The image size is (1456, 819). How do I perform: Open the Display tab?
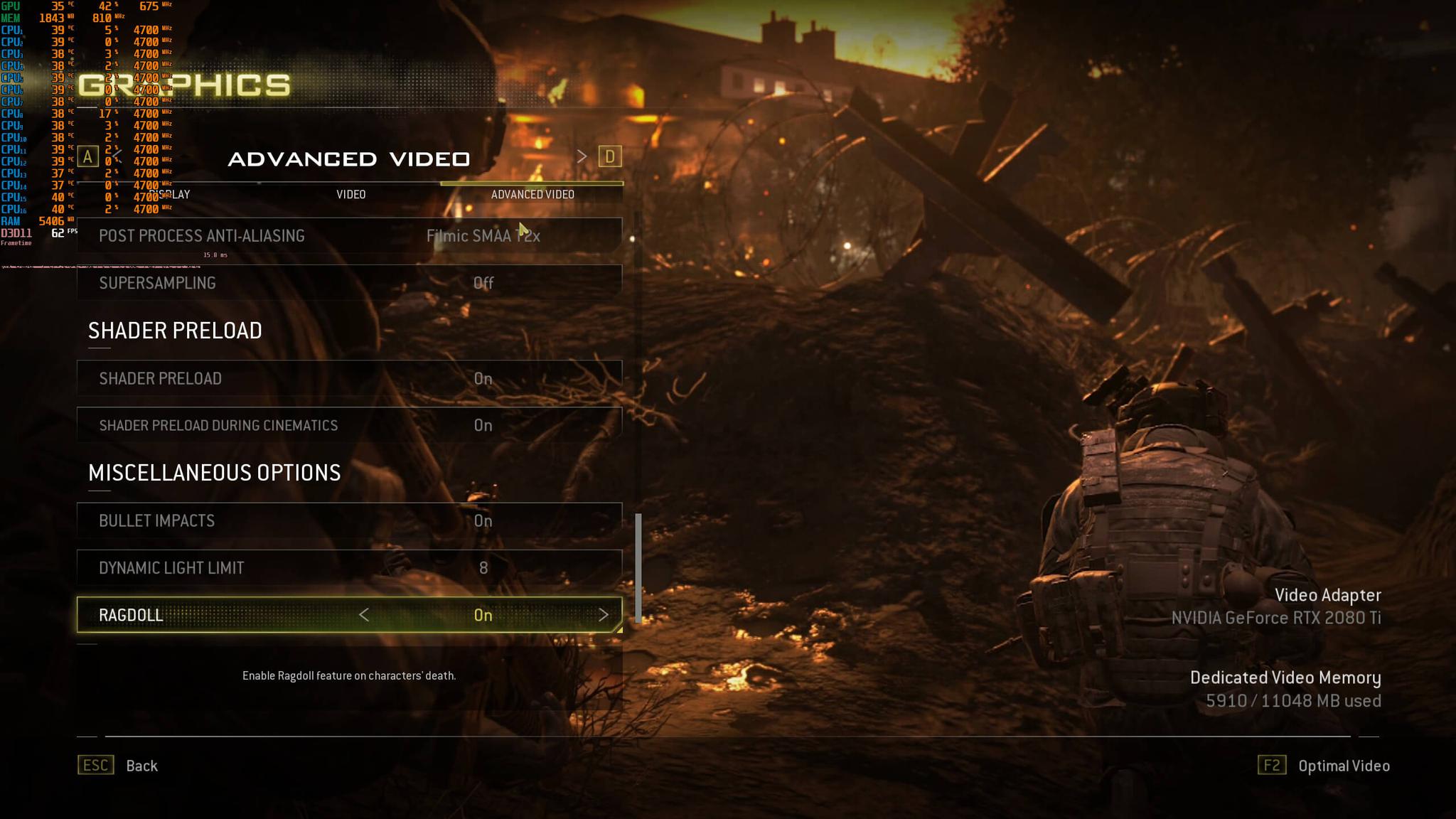(171, 194)
